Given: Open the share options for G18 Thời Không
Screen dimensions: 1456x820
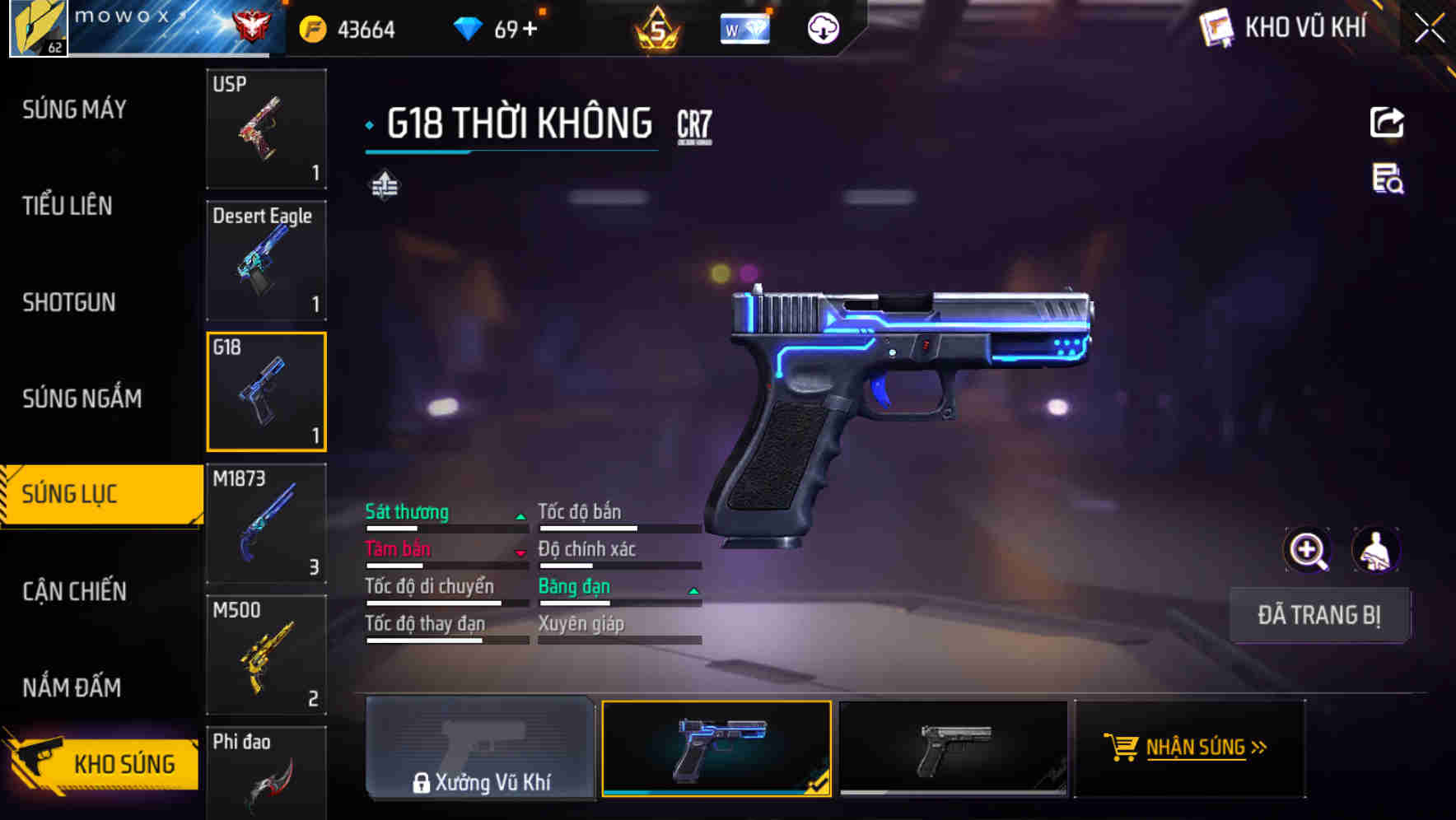Looking at the screenshot, I should 1387,121.
